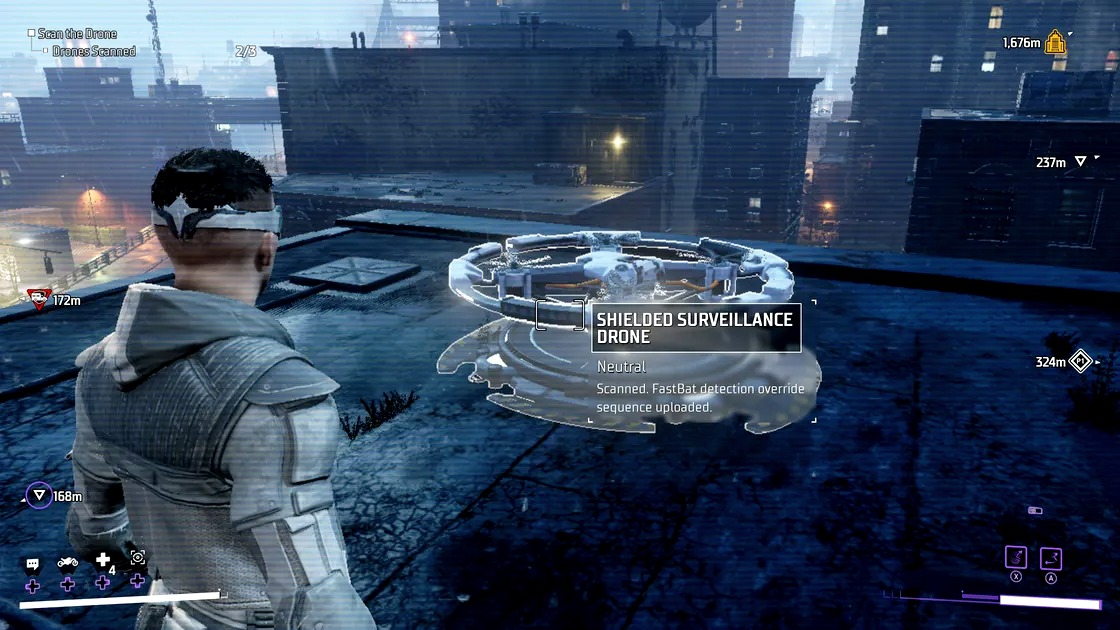This screenshot has width=1120, height=630.
Task: Activate the purple arrow traversal ability icon
Action: [x=1050, y=558]
